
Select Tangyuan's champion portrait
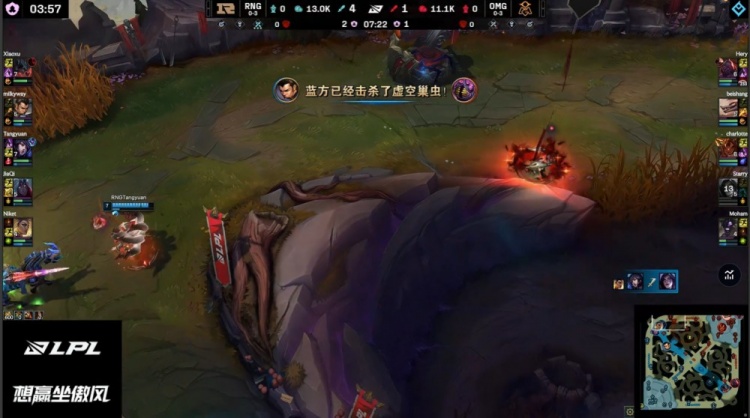point(24,149)
